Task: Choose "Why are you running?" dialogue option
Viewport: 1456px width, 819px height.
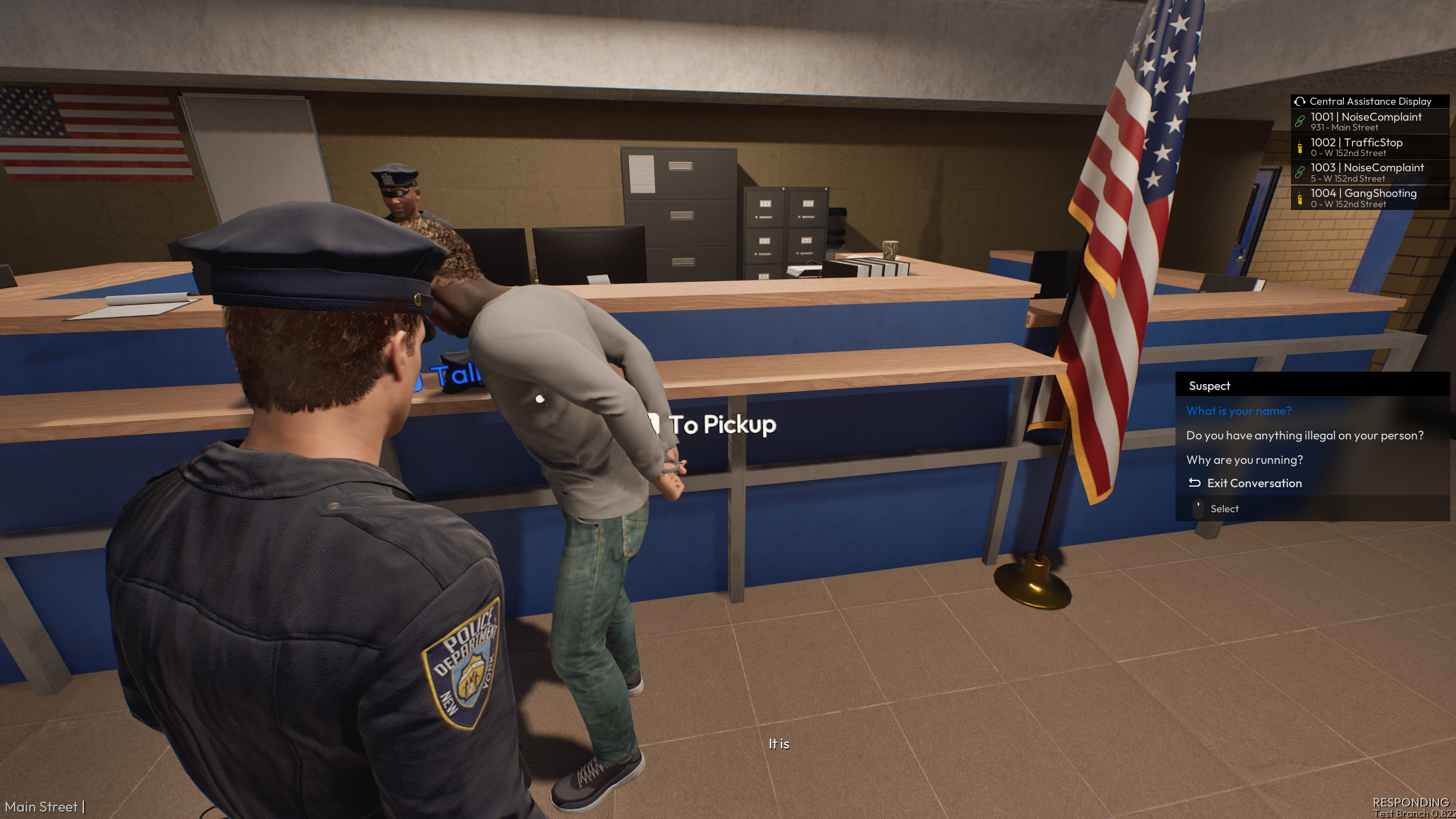Action: [x=1244, y=460]
